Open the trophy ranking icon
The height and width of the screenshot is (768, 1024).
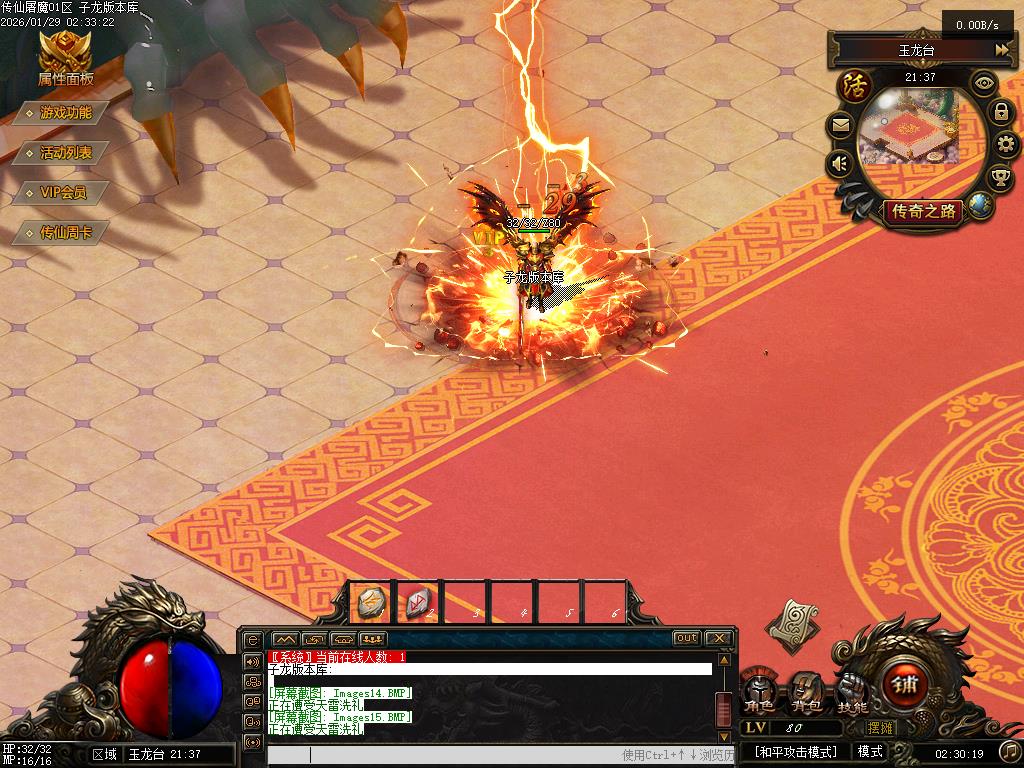pos(1000,178)
